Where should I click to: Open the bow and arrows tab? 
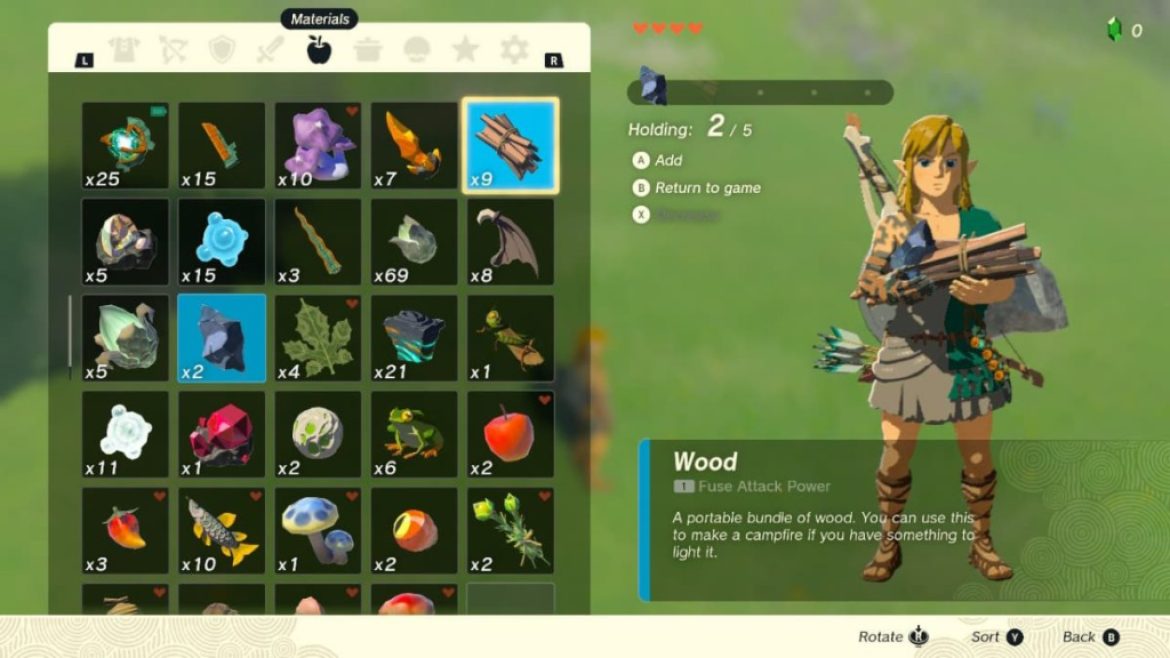[173, 50]
